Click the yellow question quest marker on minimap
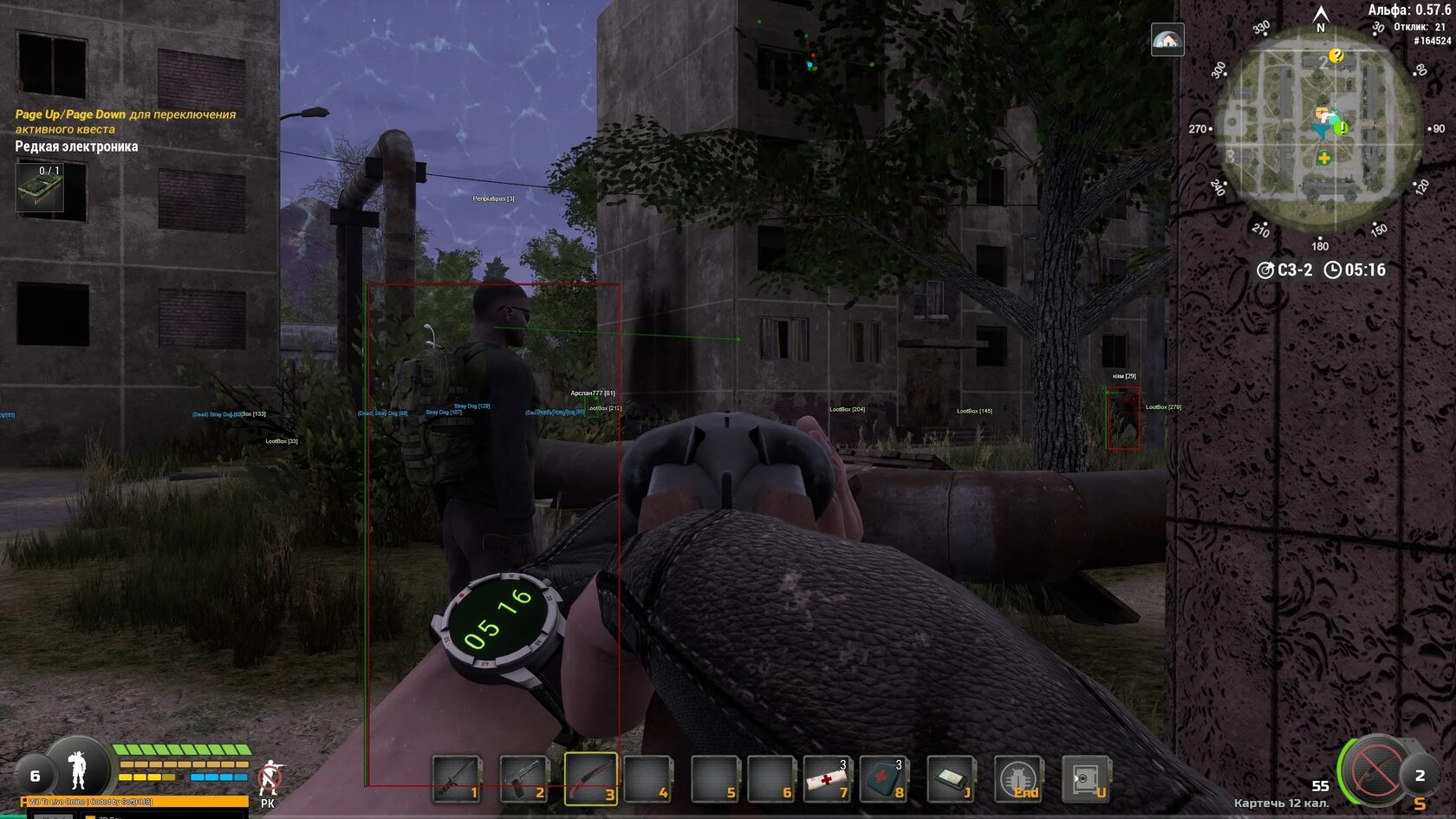 [x=1336, y=56]
